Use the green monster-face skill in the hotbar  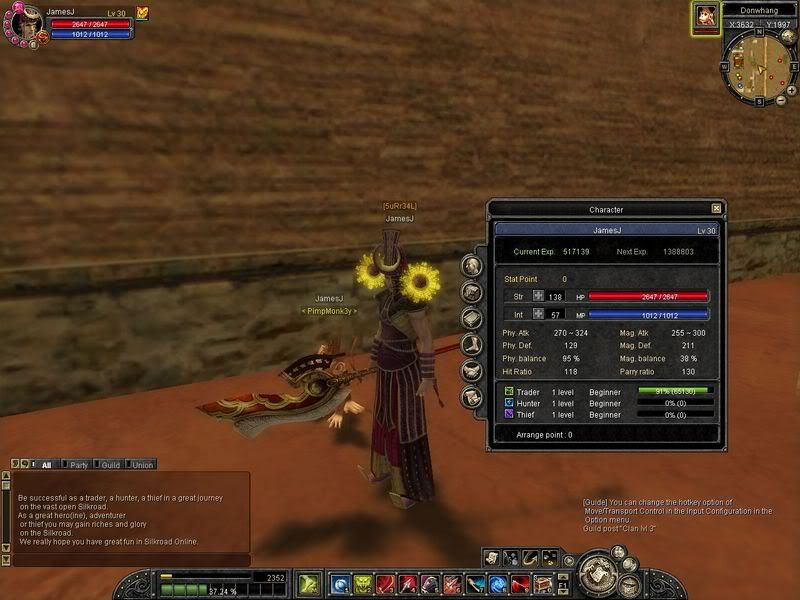click(365, 583)
